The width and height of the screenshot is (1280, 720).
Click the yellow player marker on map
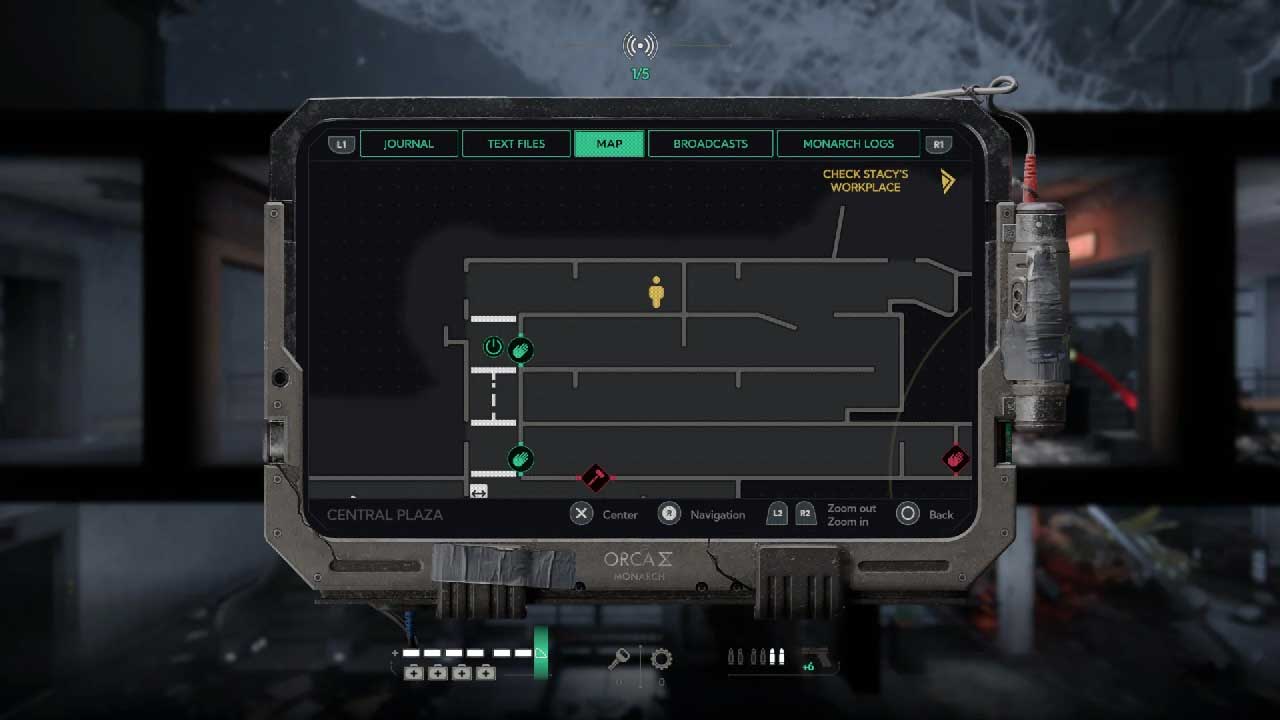pyautogui.click(x=656, y=292)
